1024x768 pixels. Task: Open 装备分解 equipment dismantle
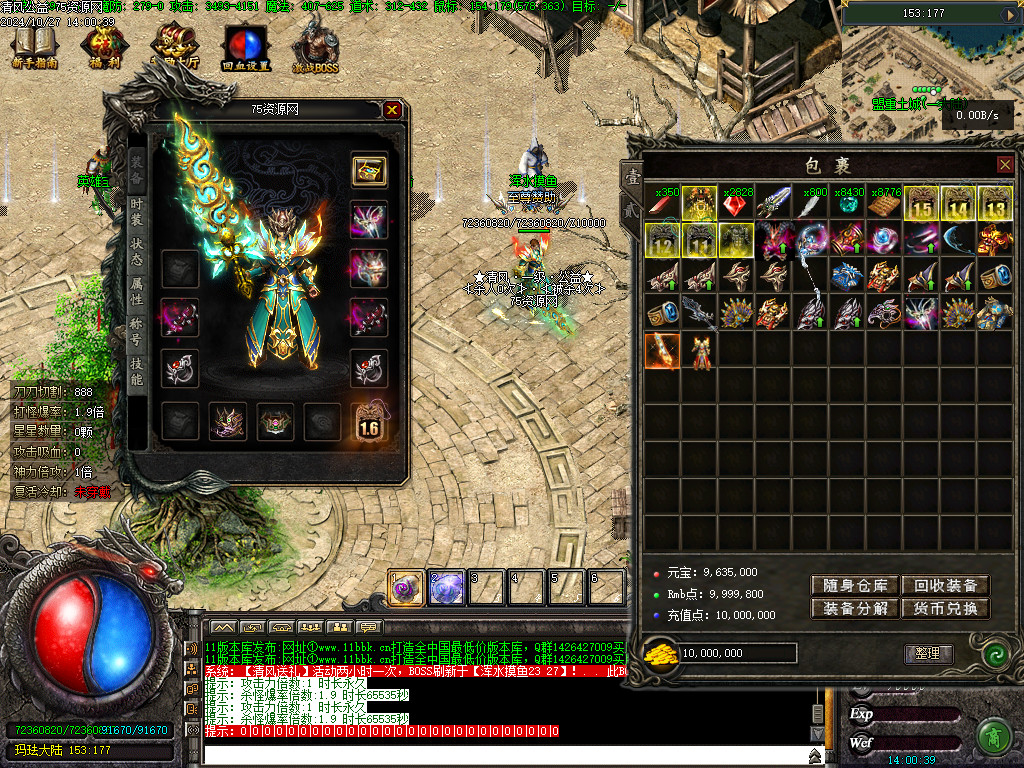(855, 608)
